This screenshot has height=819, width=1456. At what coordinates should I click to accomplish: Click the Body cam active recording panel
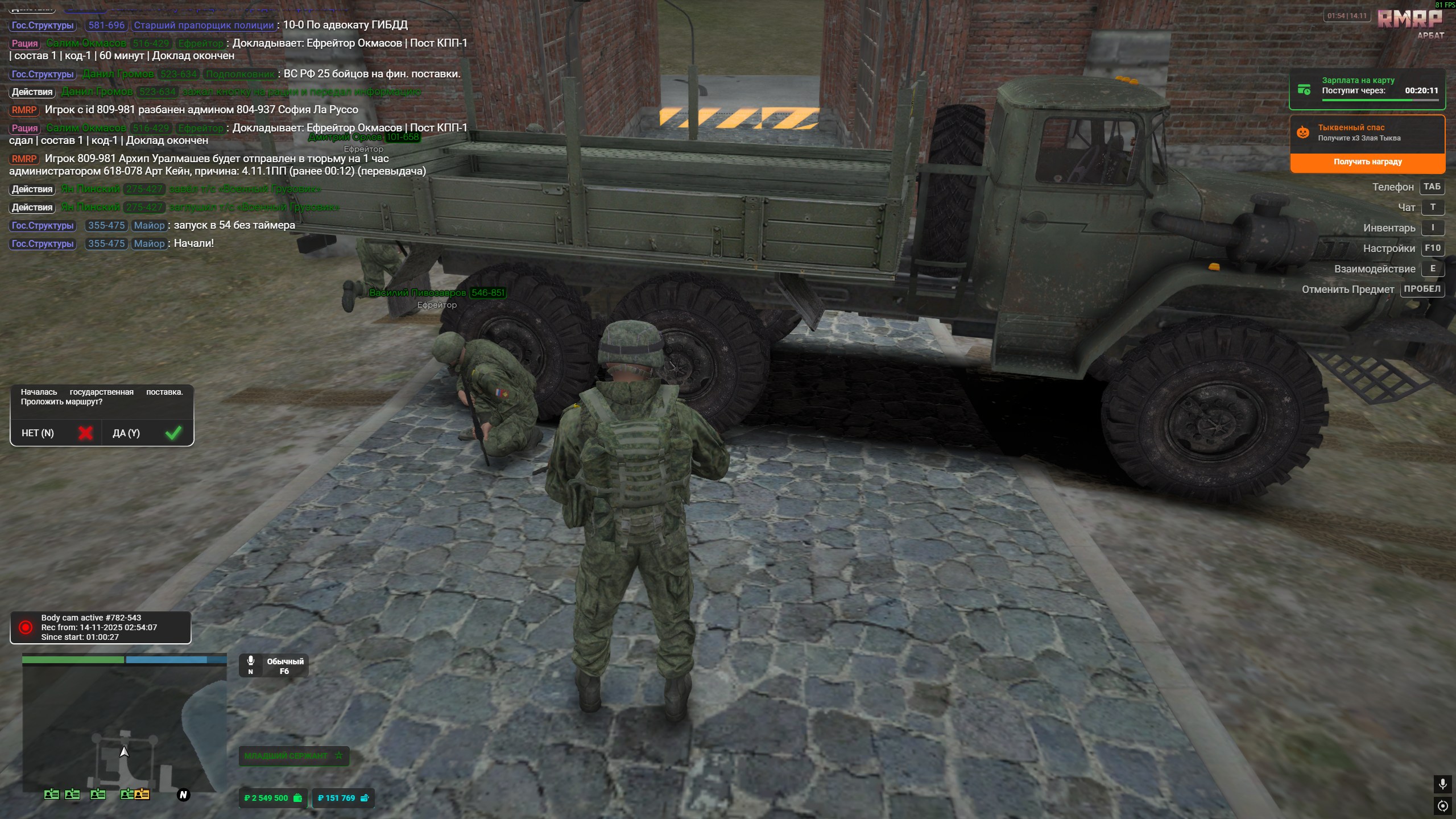pyautogui.click(x=101, y=627)
